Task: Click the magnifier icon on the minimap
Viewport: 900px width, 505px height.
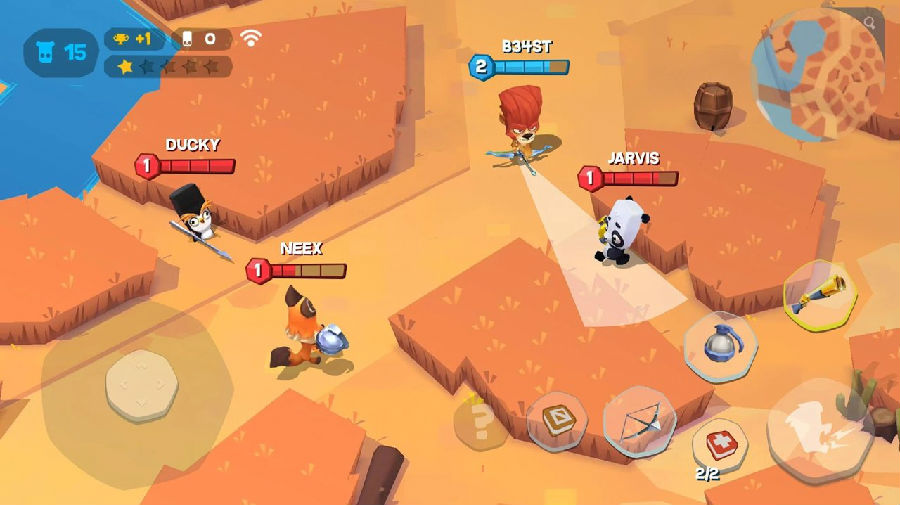Action: point(870,22)
